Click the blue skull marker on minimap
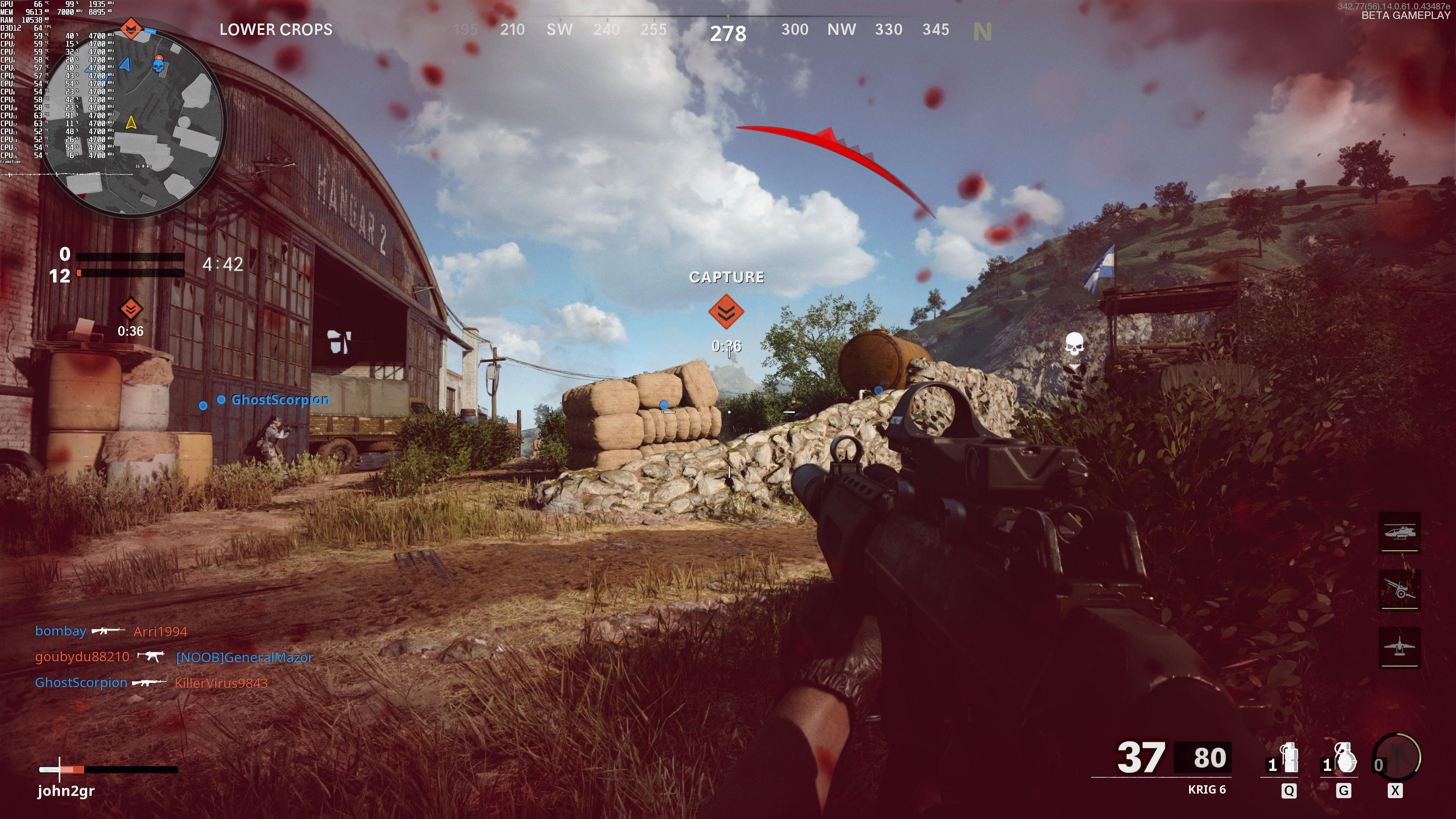The height and width of the screenshot is (819, 1456). coord(159,66)
